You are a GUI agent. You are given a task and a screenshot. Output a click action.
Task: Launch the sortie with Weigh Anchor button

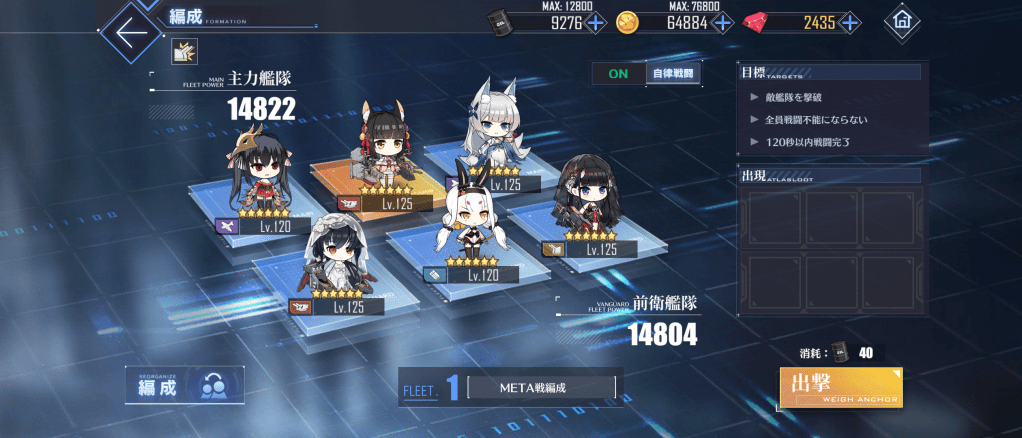840,387
